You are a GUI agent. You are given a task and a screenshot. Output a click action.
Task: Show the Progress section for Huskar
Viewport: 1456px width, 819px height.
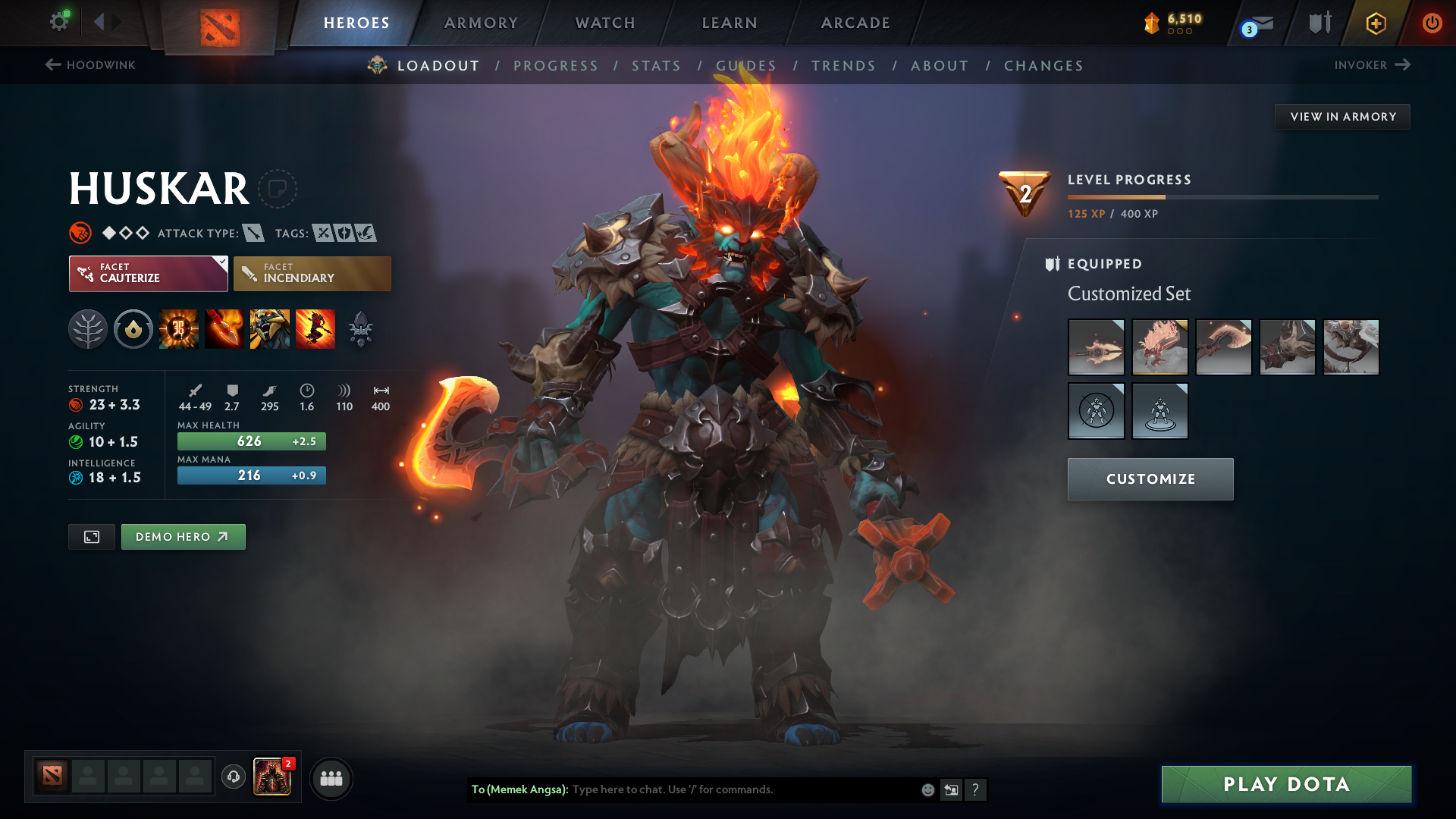556,66
